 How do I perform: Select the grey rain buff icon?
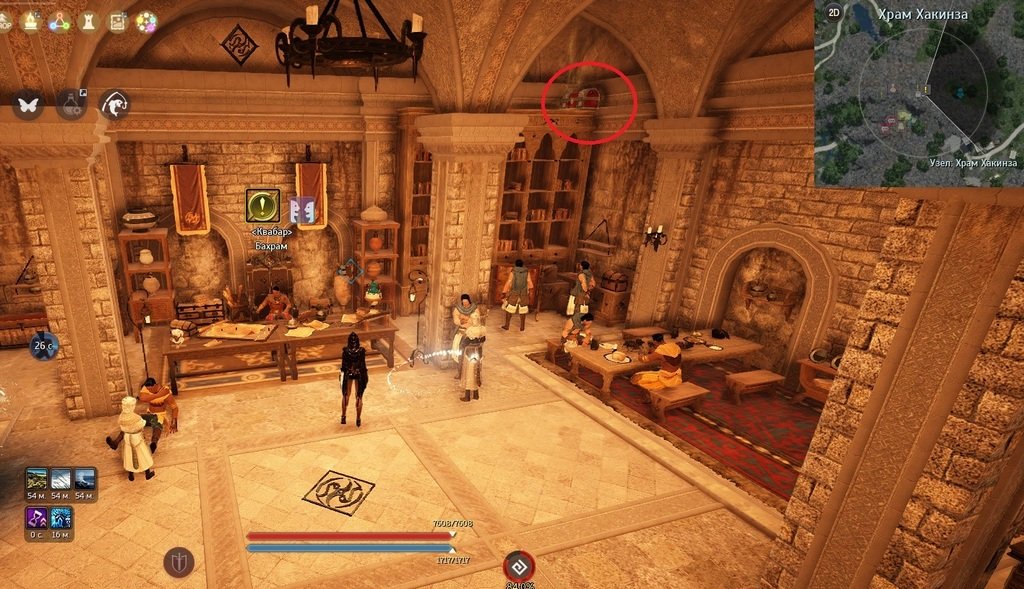61,478
